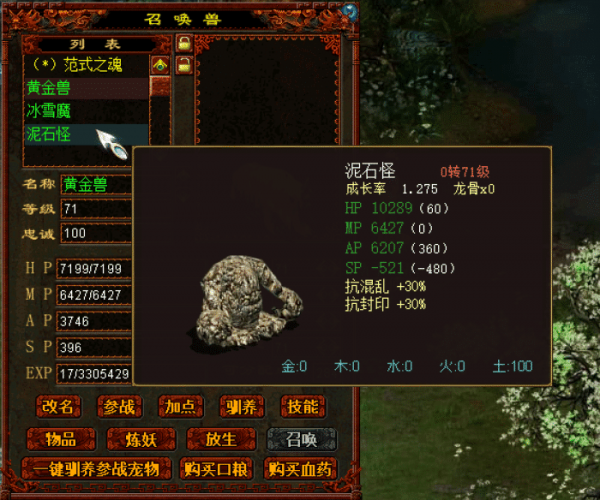The height and width of the screenshot is (500, 600).
Task: Open 加点 attribute point allocation
Action: [180, 406]
